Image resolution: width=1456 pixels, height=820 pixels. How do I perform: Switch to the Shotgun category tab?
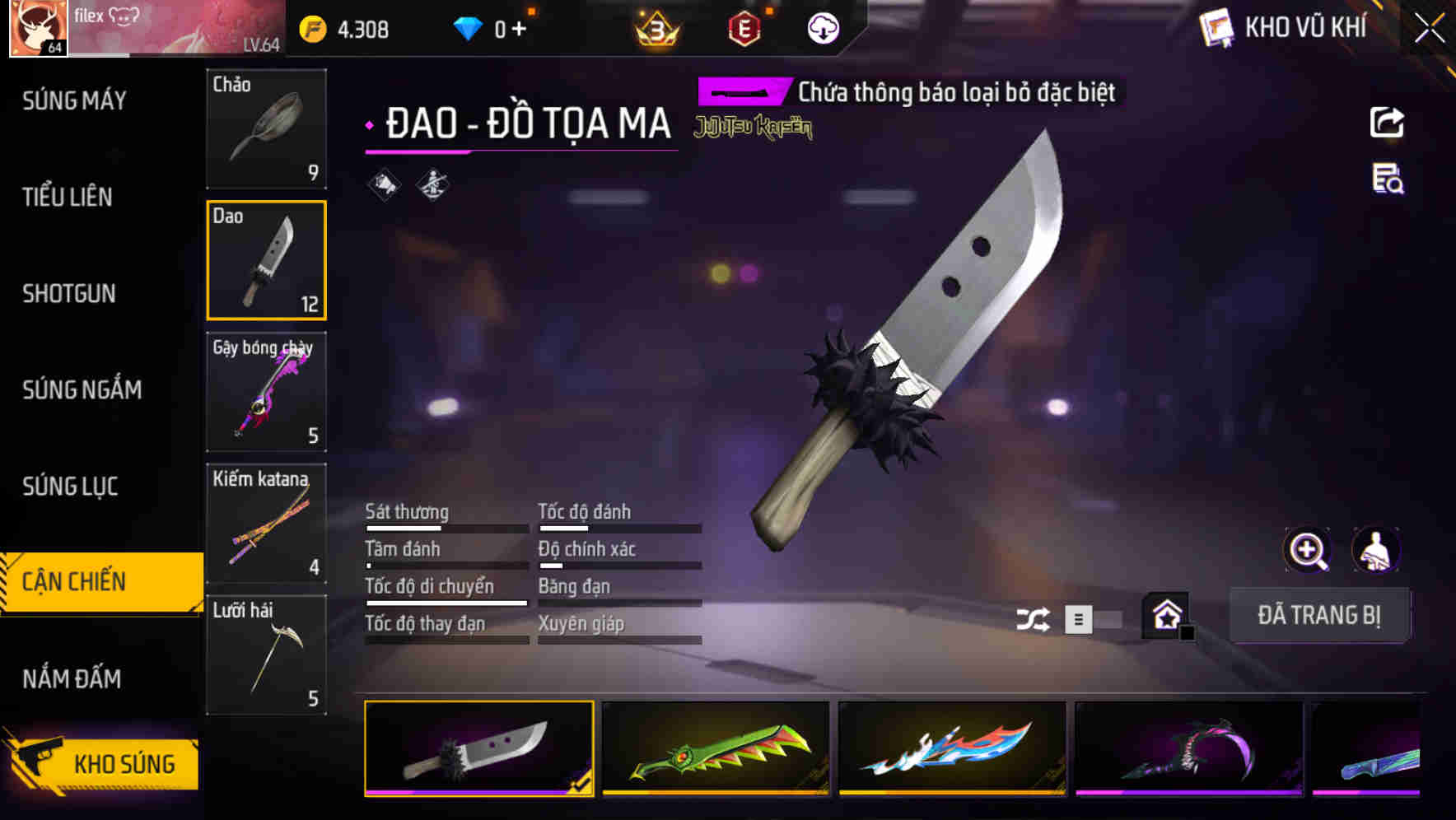(70, 294)
